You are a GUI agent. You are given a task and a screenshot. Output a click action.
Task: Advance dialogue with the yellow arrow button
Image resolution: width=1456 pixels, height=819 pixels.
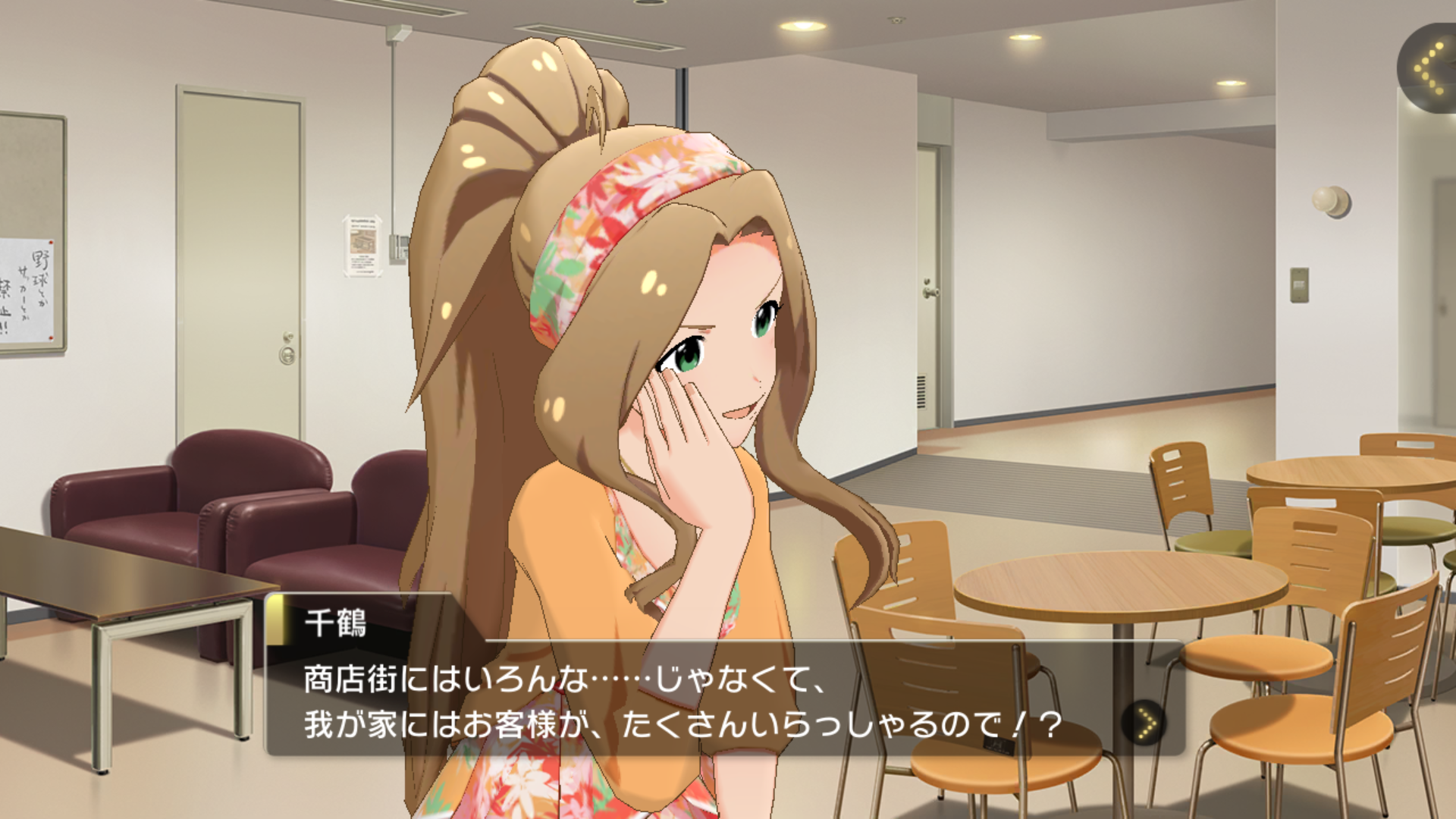(1146, 722)
